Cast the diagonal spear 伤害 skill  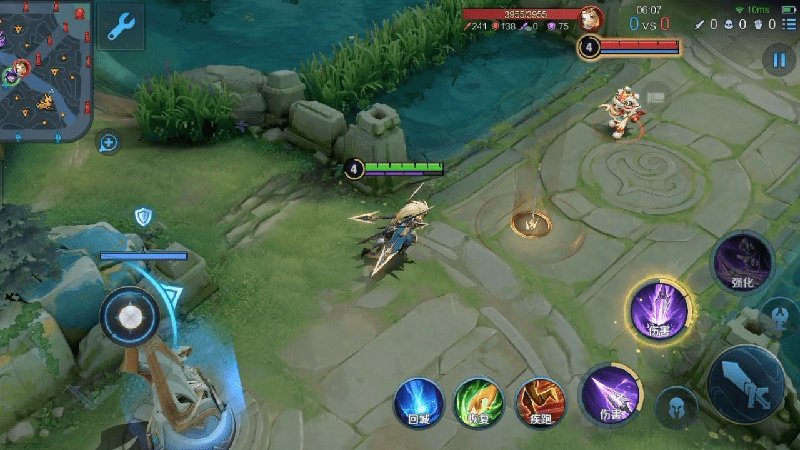[x=610, y=396]
